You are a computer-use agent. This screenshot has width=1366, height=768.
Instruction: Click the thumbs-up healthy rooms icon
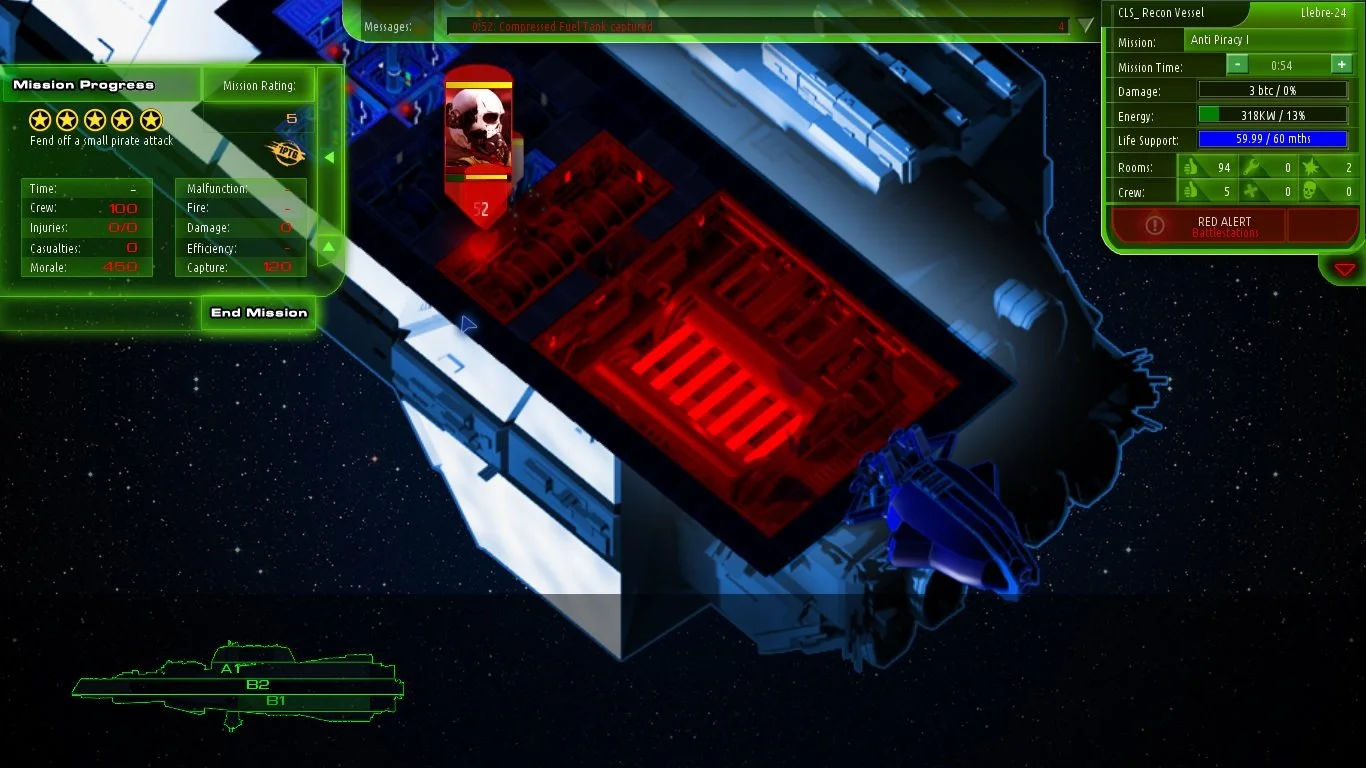pos(1190,167)
